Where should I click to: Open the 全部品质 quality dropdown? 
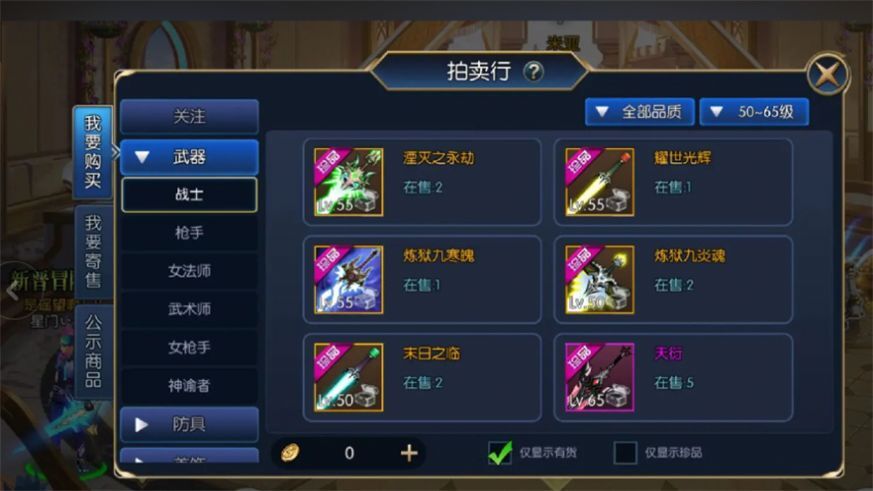point(640,112)
